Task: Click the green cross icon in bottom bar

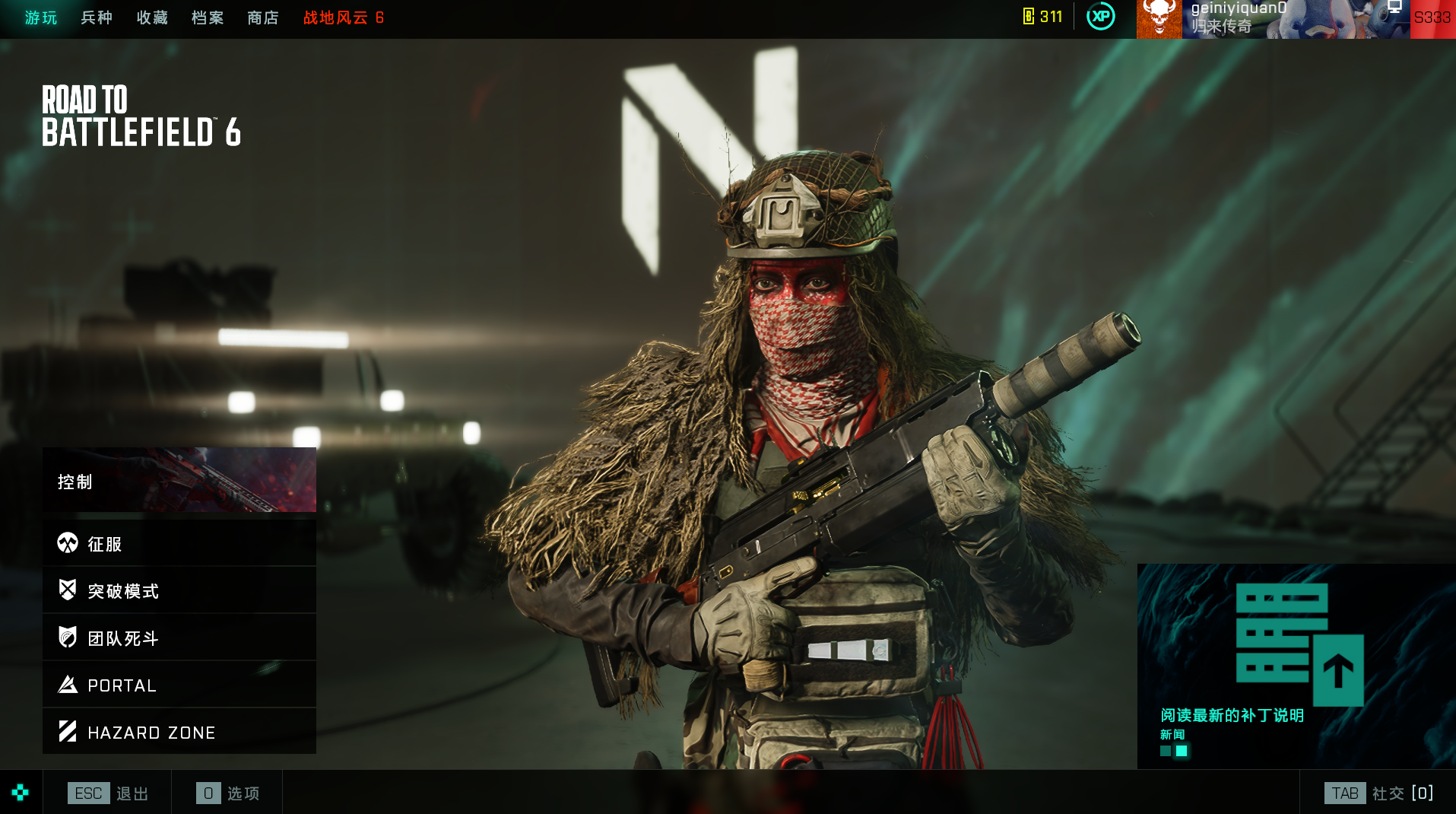Action: pyautogui.click(x=21, y=793)
